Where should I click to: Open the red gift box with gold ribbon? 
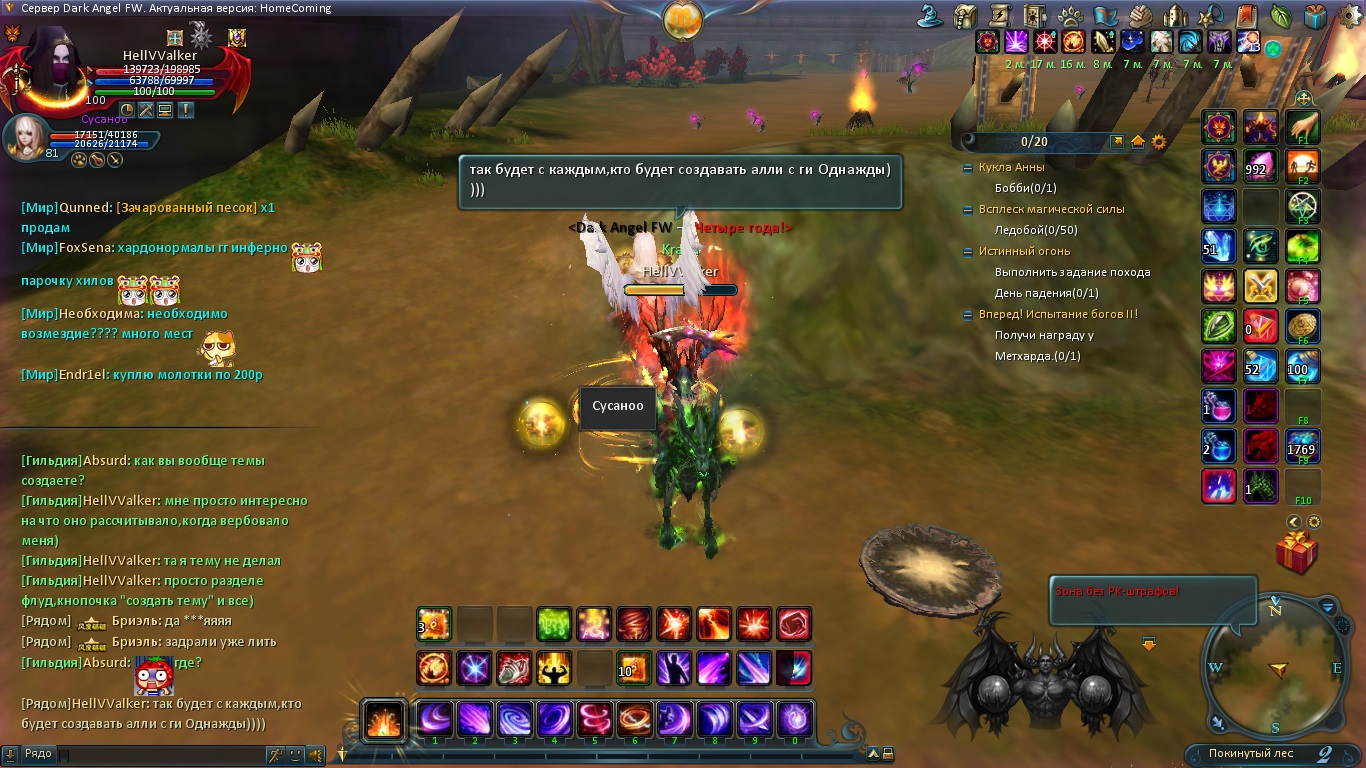tap(1296, 553)
